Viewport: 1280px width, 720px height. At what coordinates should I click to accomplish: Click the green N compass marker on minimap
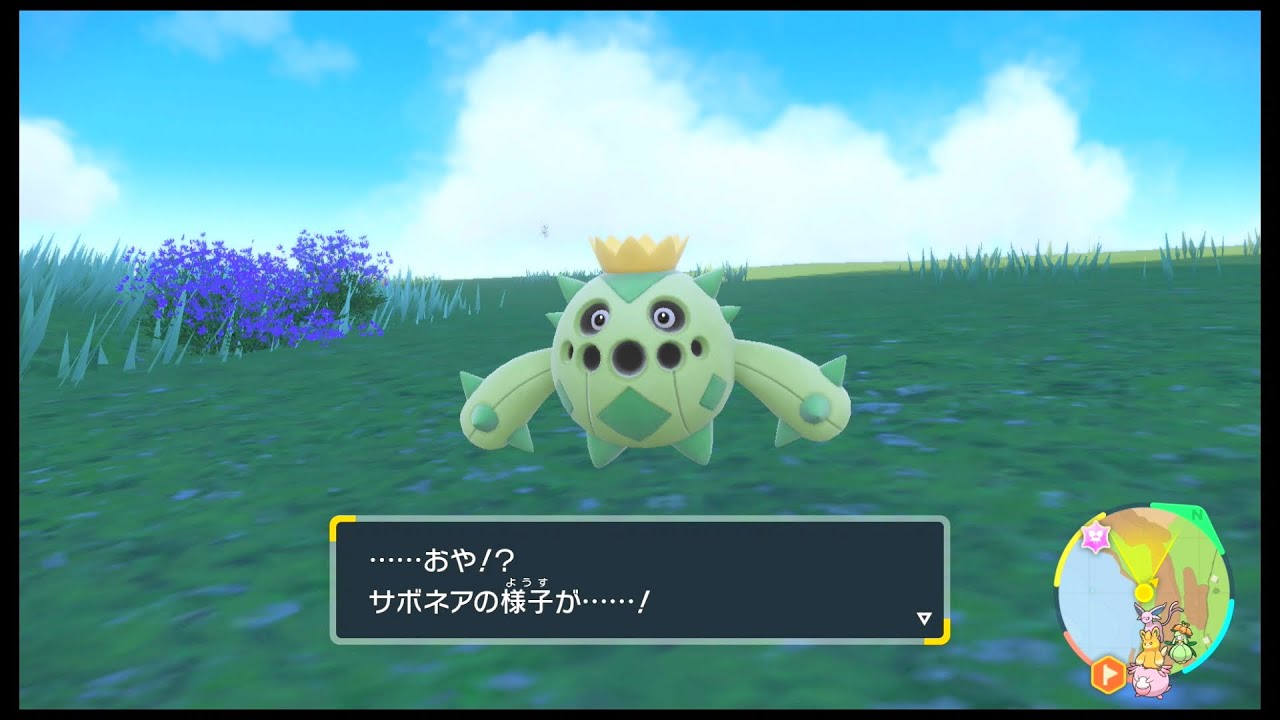coord(1198,515)
